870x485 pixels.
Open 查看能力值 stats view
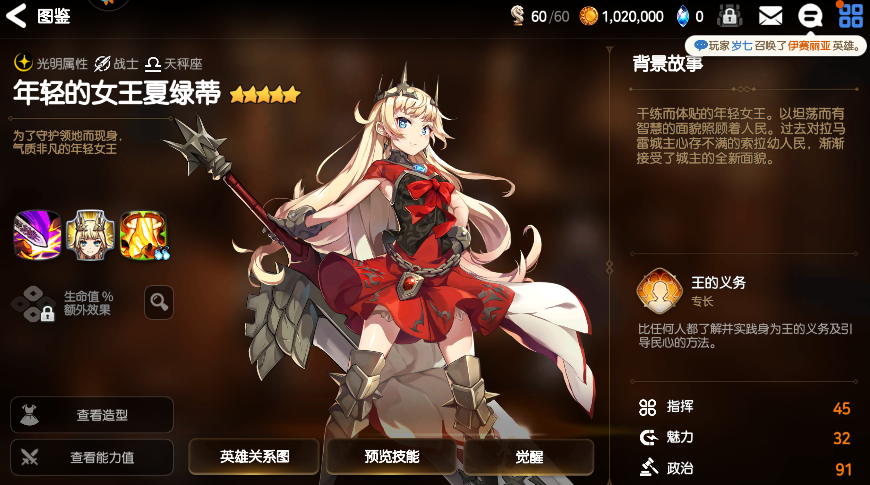[x=92, y=458]
